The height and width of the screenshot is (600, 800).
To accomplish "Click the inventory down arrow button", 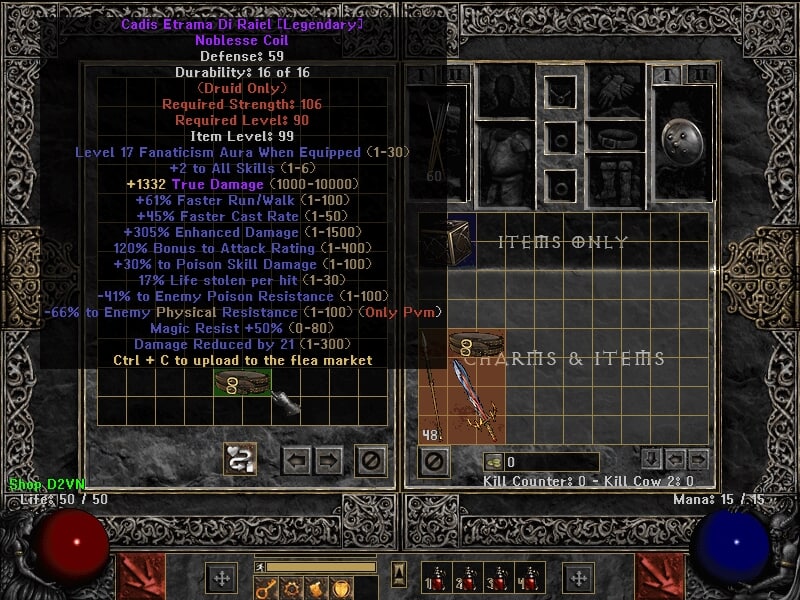I will click(652, 459).
